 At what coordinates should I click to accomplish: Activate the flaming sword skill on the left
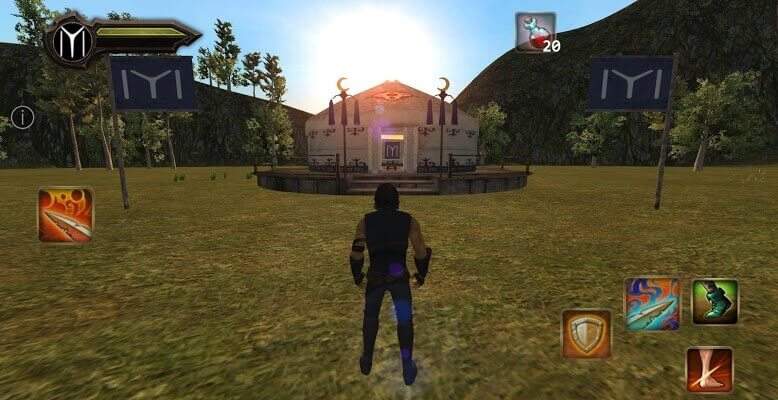(66, 215)
